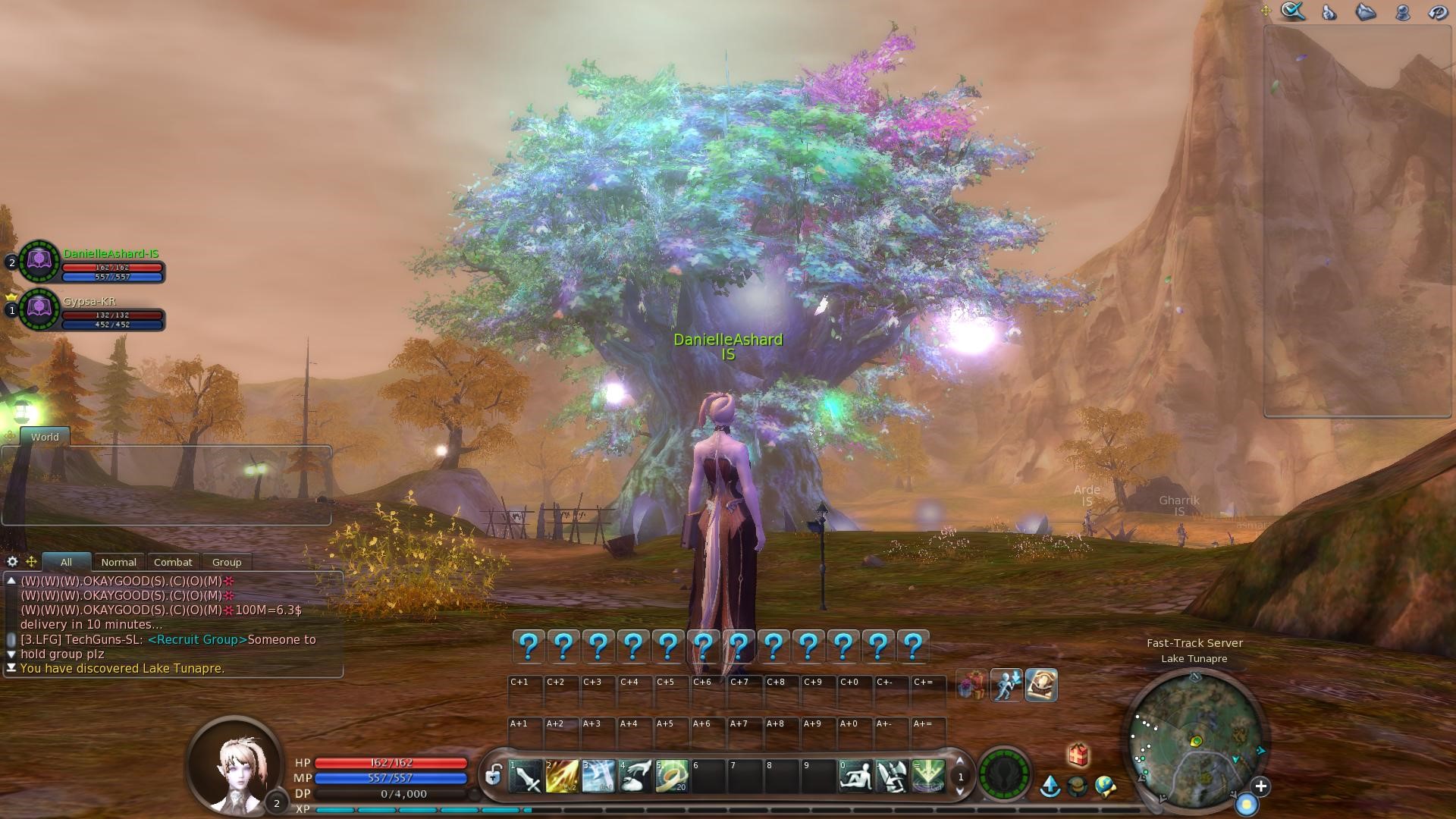Open the red gift box notification
The width and height of the screenshot is (1456, 819).
coord(1078,755)
